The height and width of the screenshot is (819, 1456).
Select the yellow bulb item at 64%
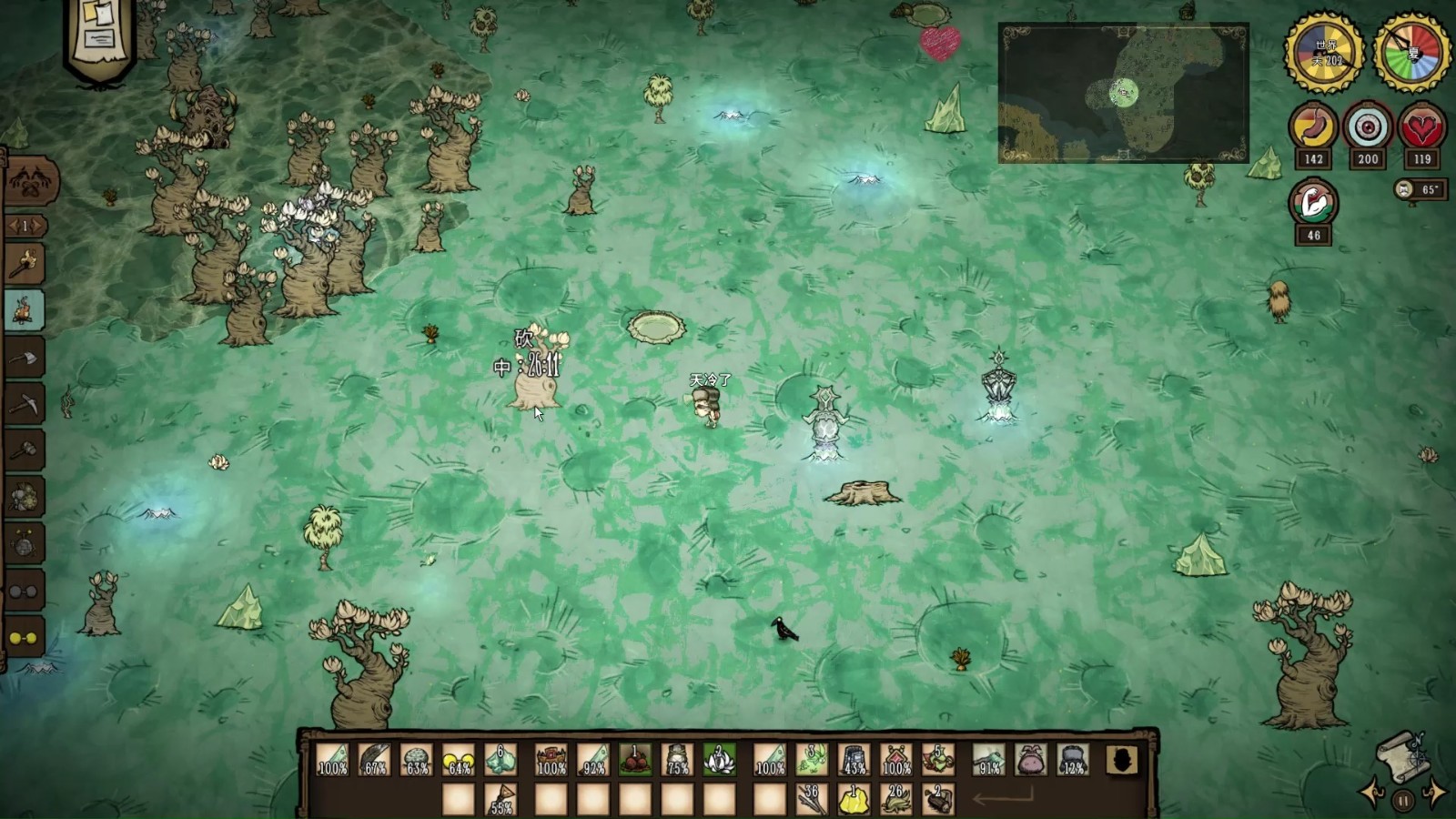458,759
